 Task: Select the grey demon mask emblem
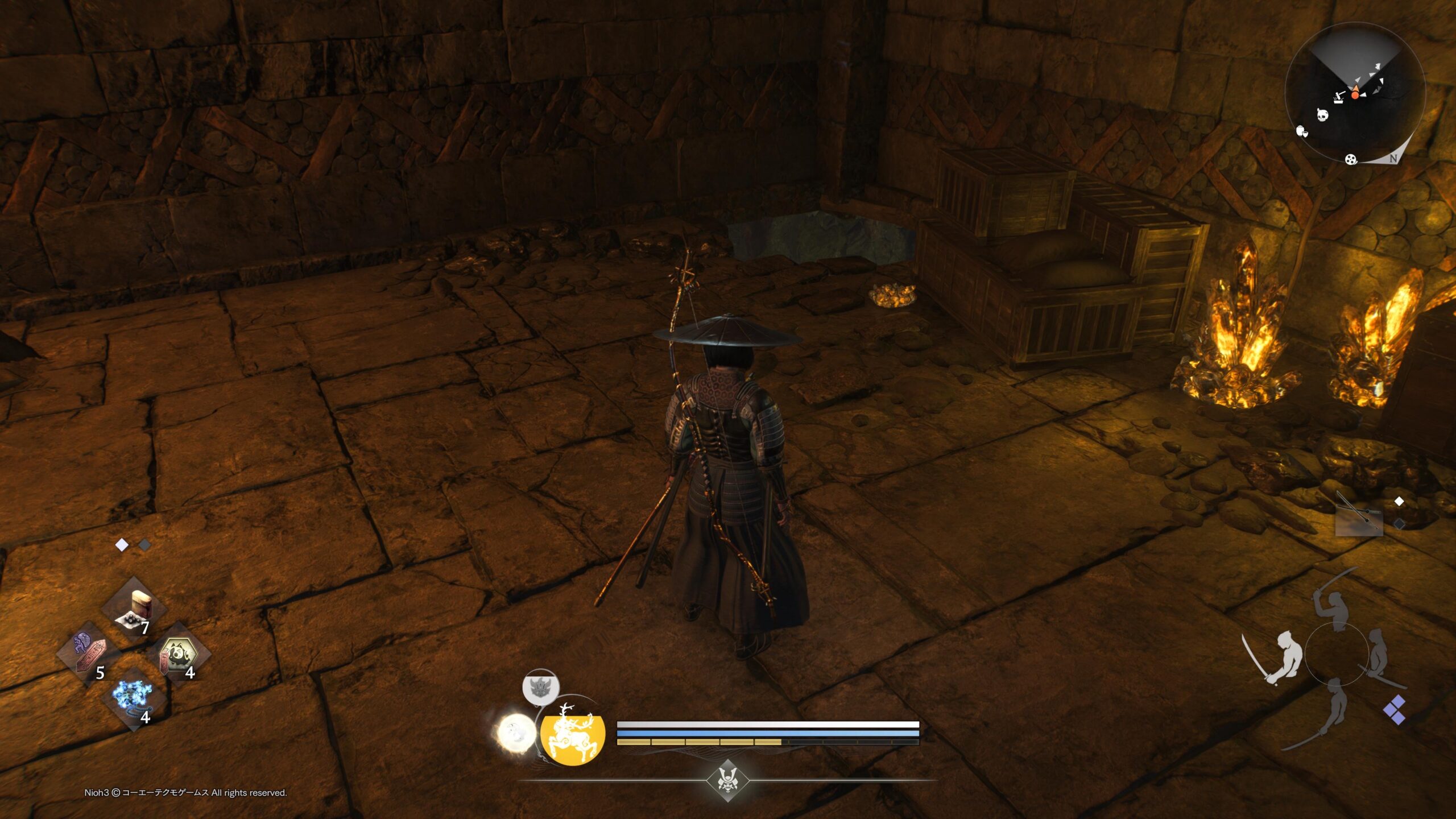tap(540, 687)
